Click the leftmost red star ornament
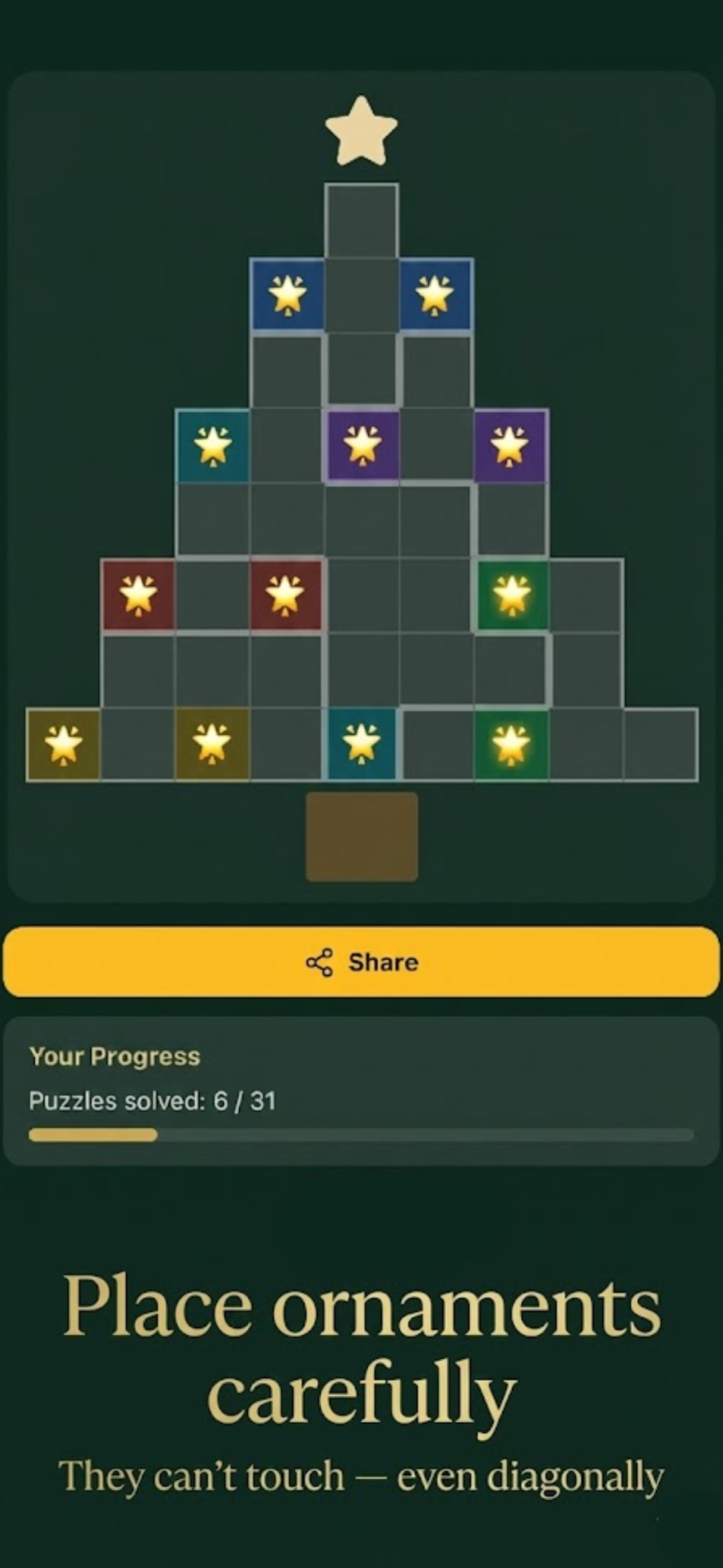 coord(137,596)
